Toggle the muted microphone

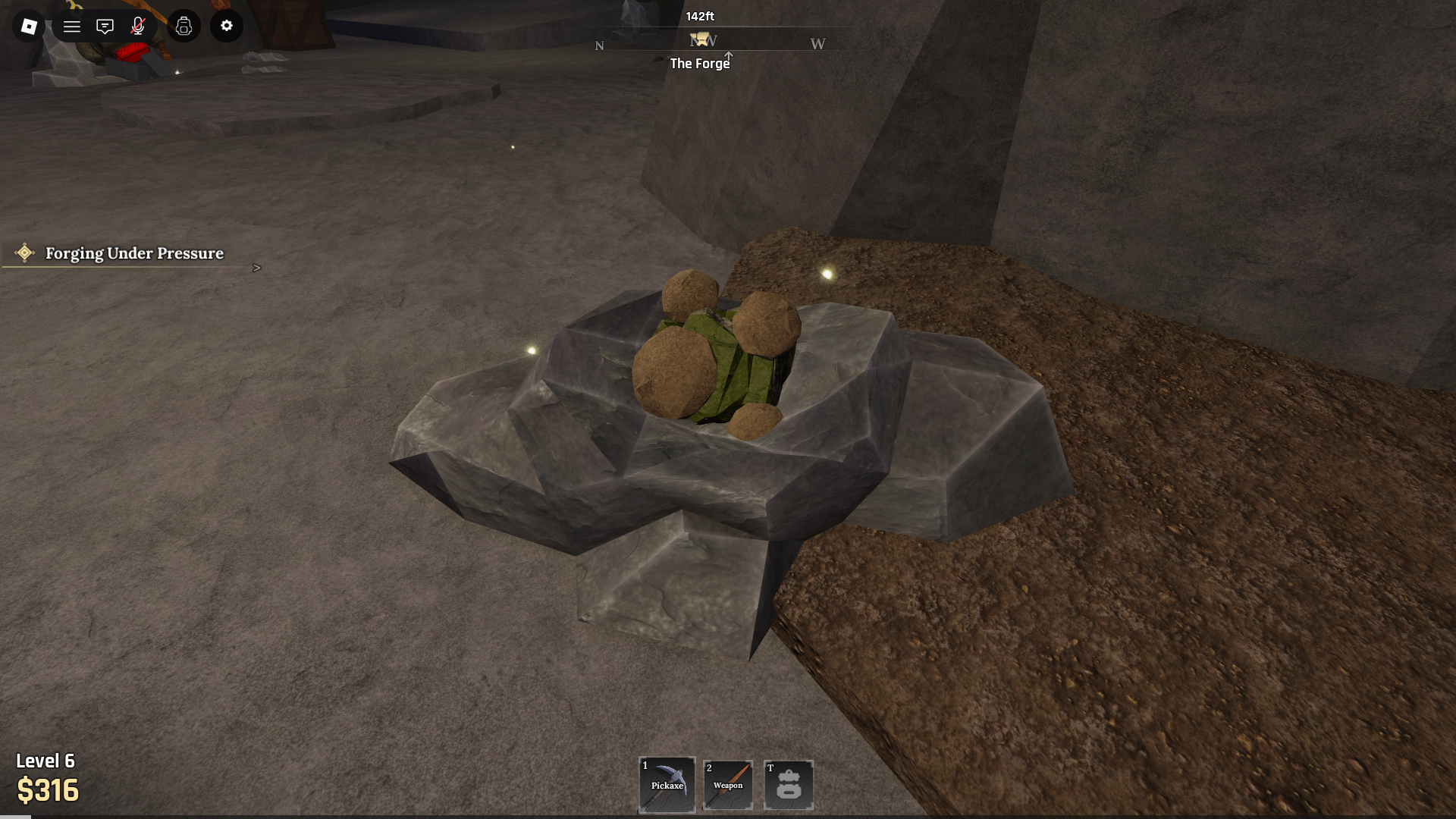click(x=138, y=27)
